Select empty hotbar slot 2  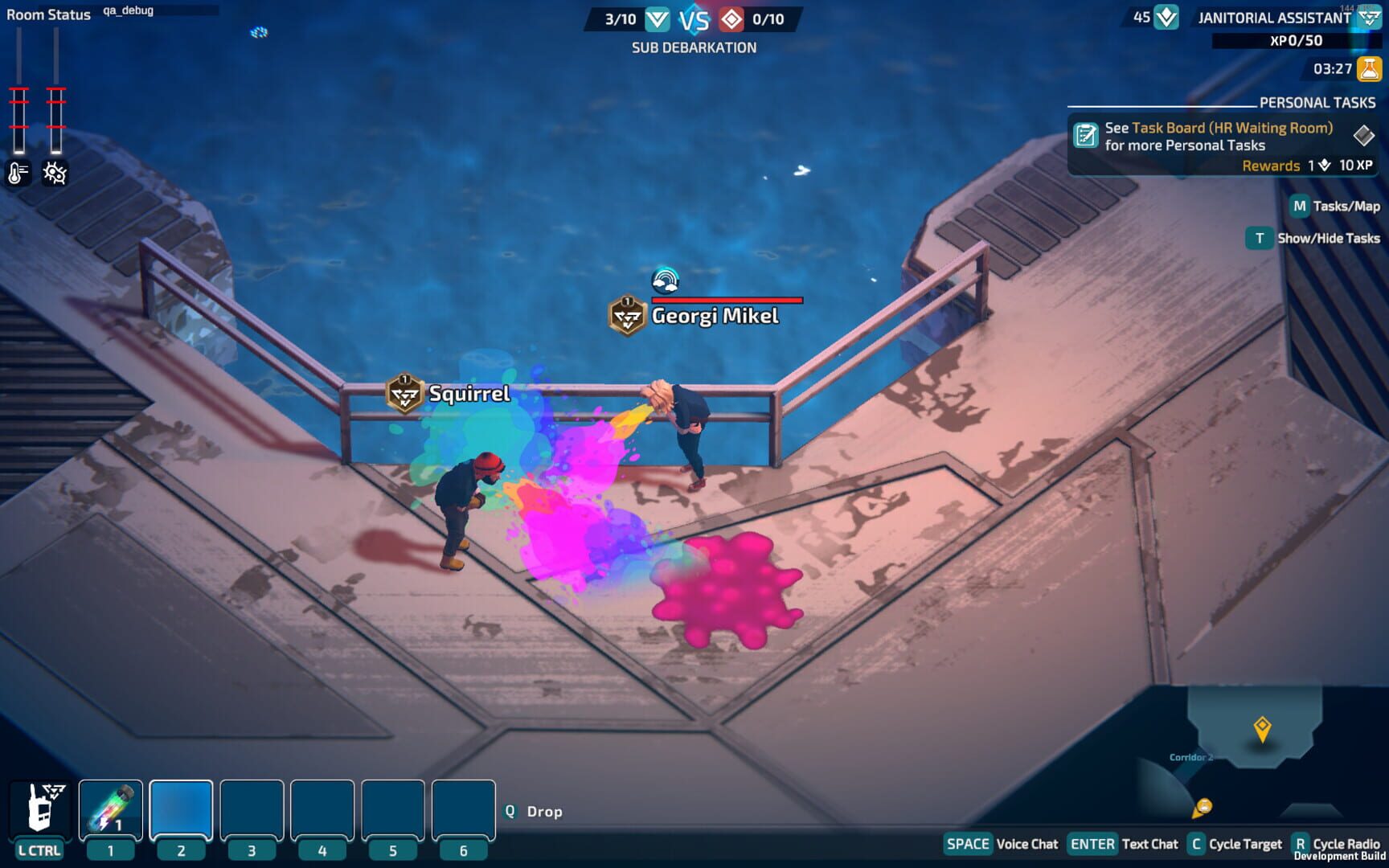tap(180, 809)
